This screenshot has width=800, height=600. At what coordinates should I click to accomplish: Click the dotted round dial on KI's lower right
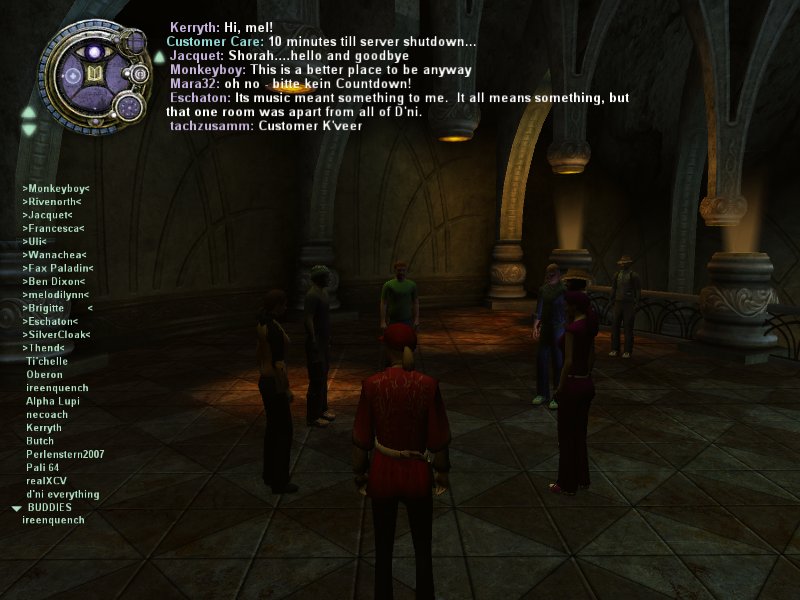click(129, 106)
